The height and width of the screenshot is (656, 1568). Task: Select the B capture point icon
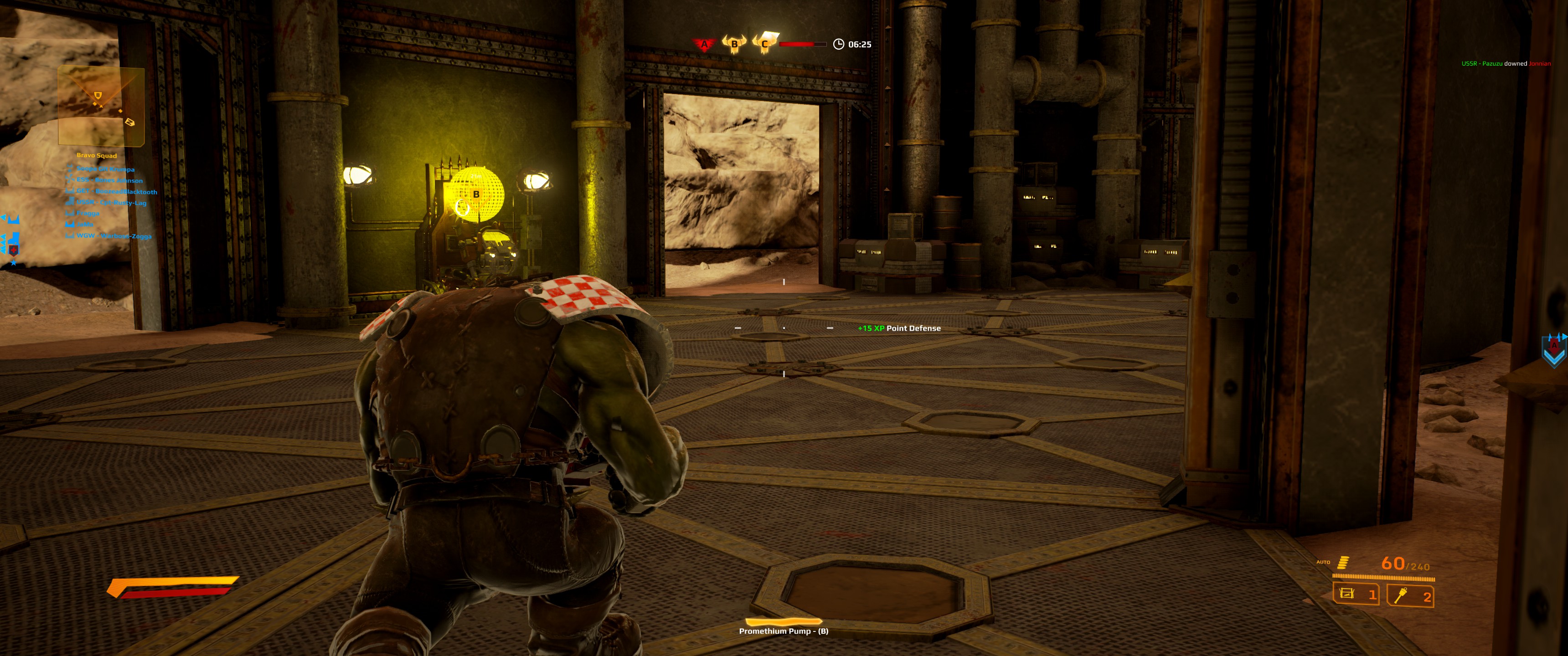[734, 44]
